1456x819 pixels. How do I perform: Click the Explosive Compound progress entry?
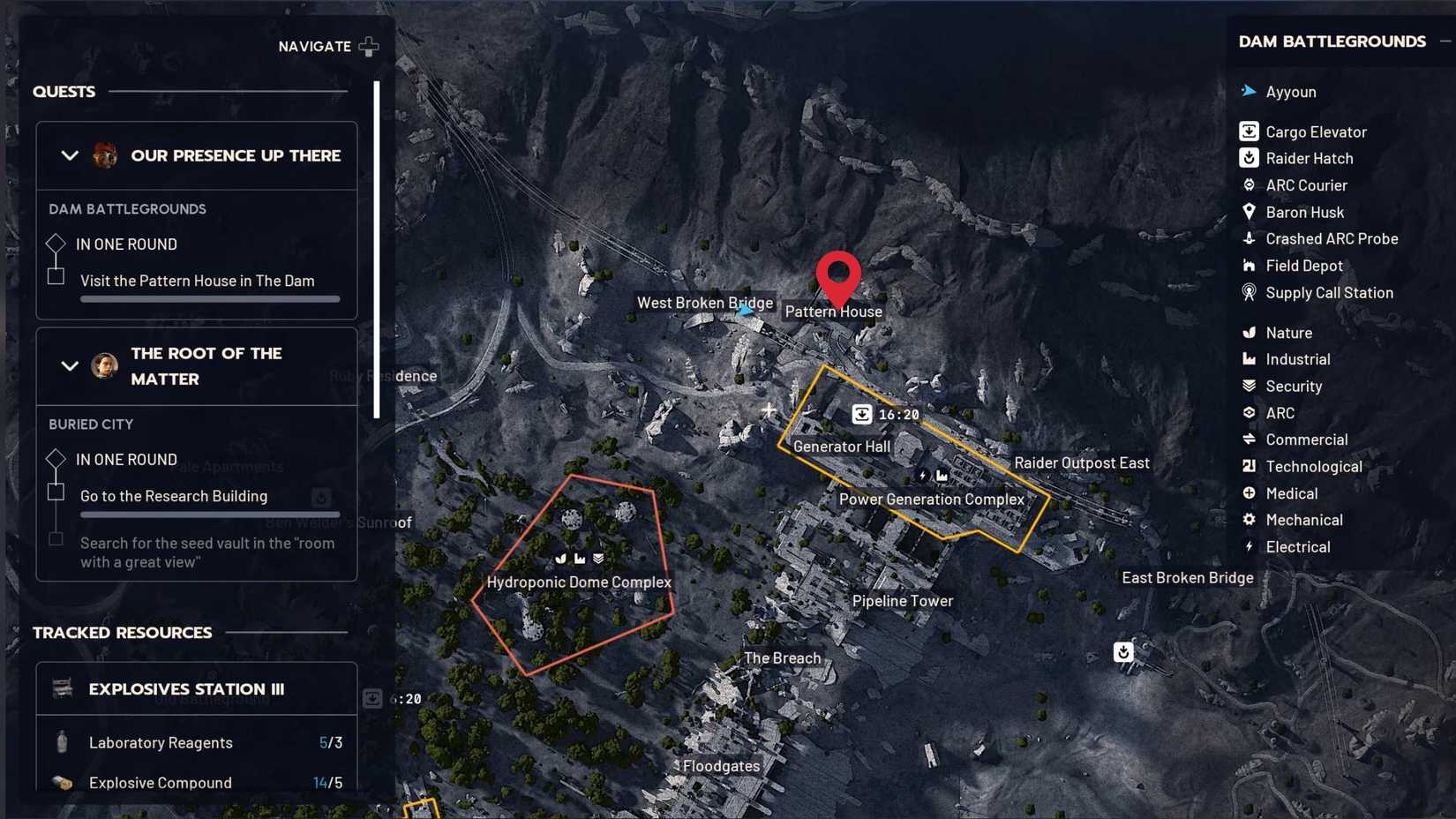click(159, 782)
